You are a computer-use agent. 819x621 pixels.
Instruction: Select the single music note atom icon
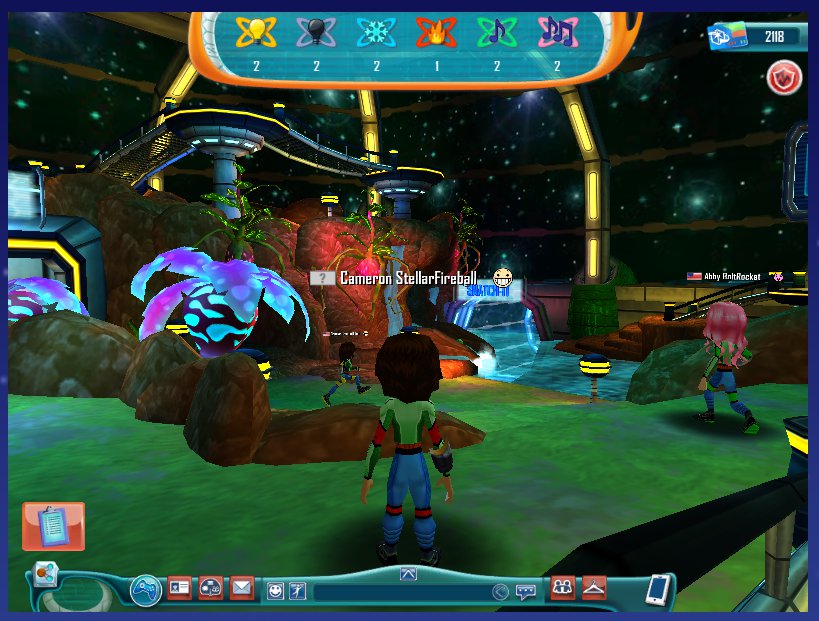pos(496,33)
